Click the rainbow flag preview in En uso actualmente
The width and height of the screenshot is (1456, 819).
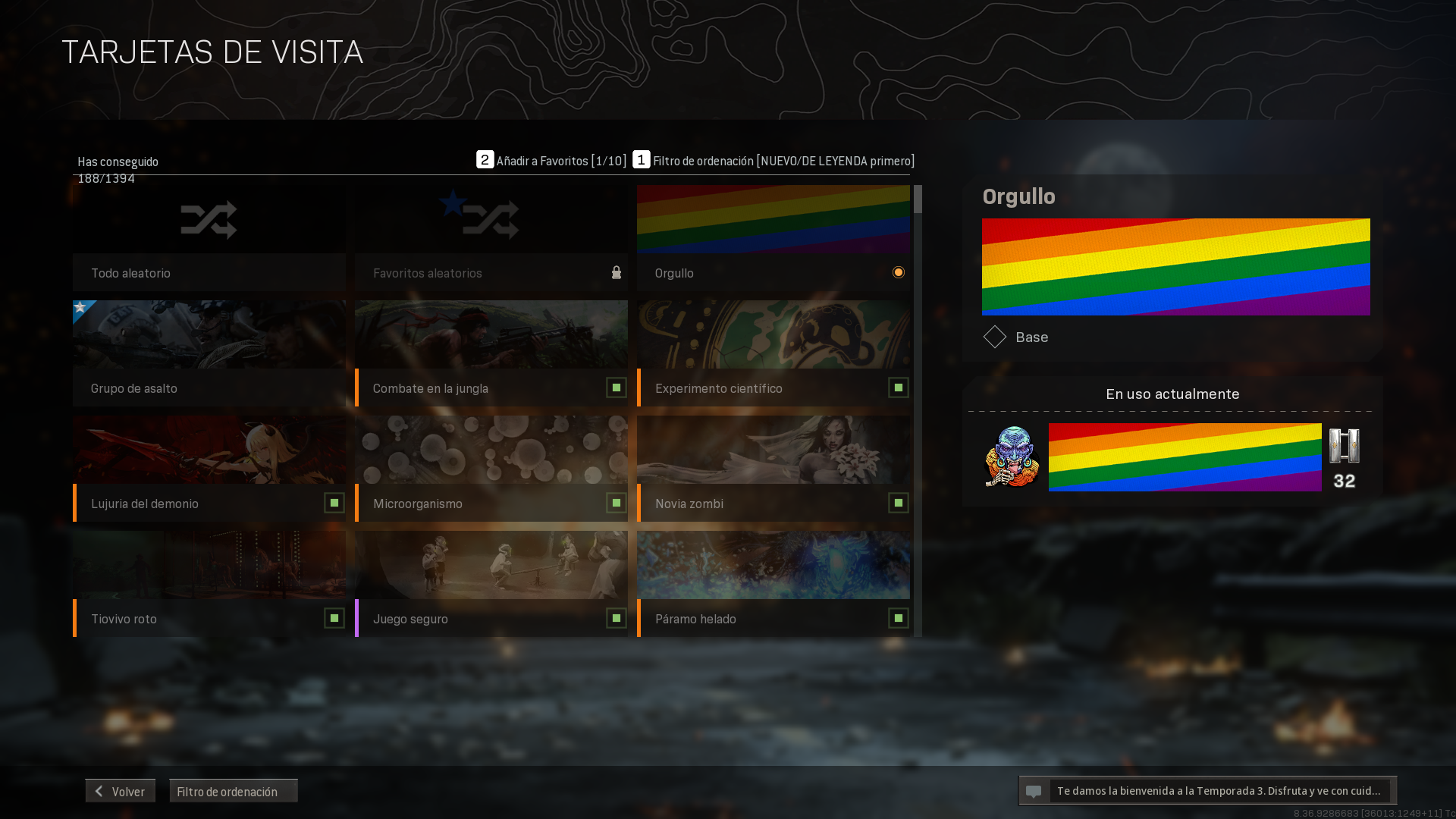point(1185,457)
